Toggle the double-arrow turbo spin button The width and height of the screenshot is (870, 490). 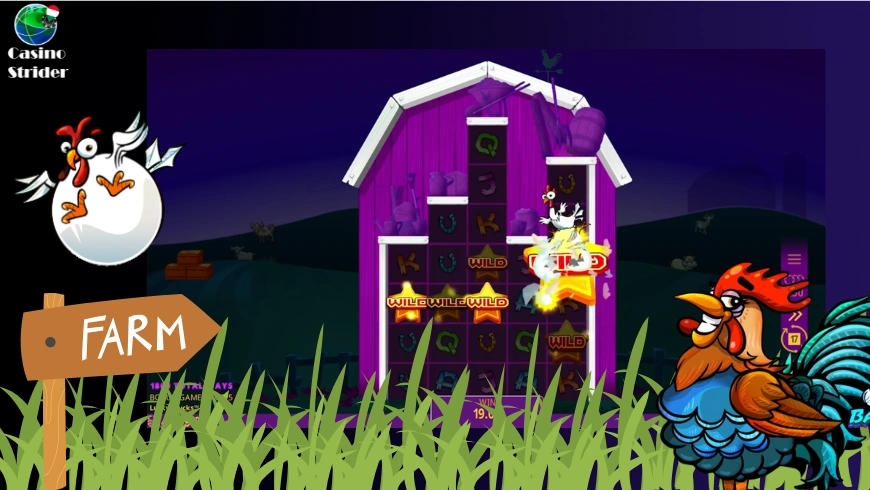coord(796,317)
